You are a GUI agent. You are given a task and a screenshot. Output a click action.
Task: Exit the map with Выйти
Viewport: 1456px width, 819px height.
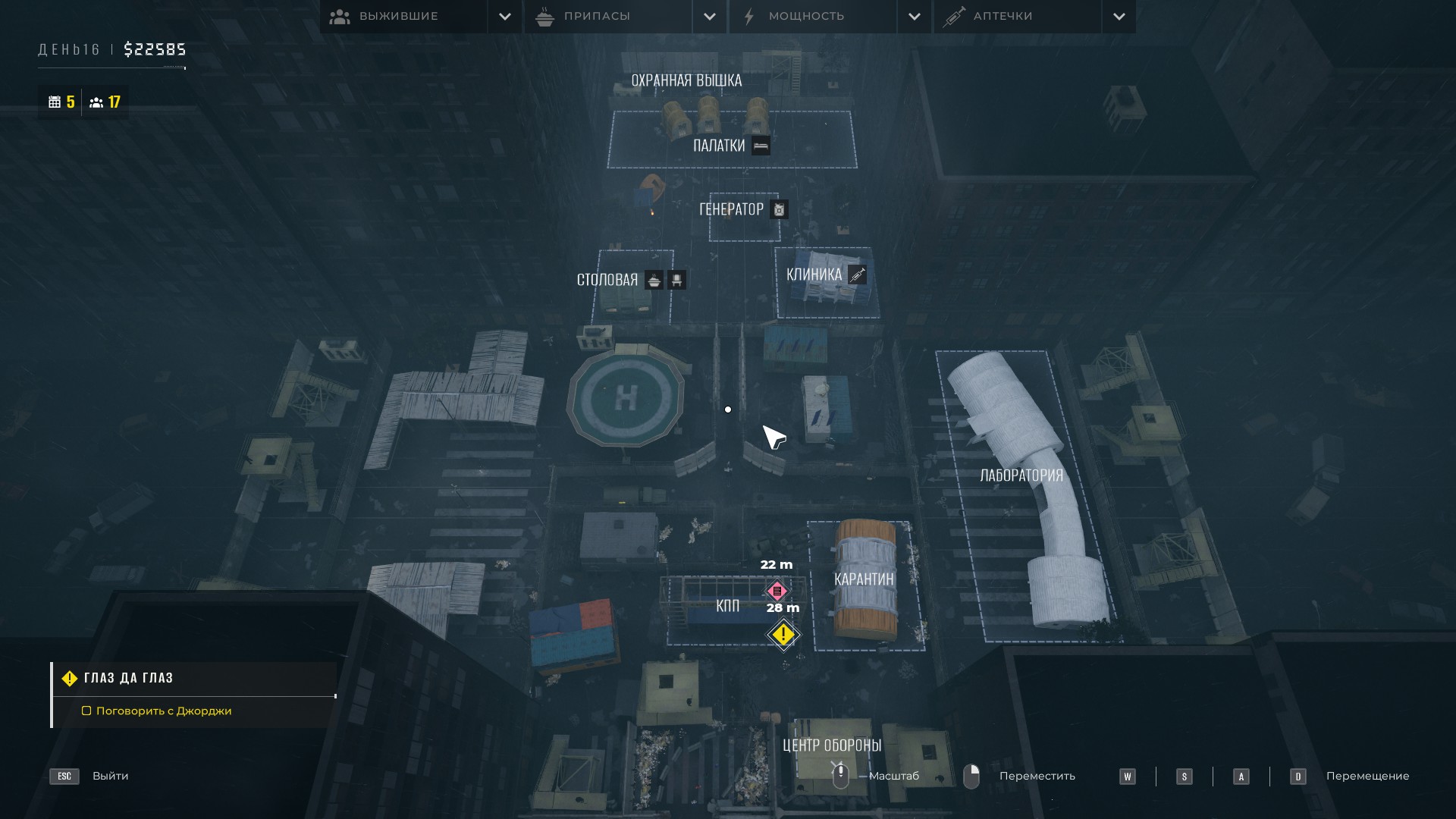pos(110,776)
